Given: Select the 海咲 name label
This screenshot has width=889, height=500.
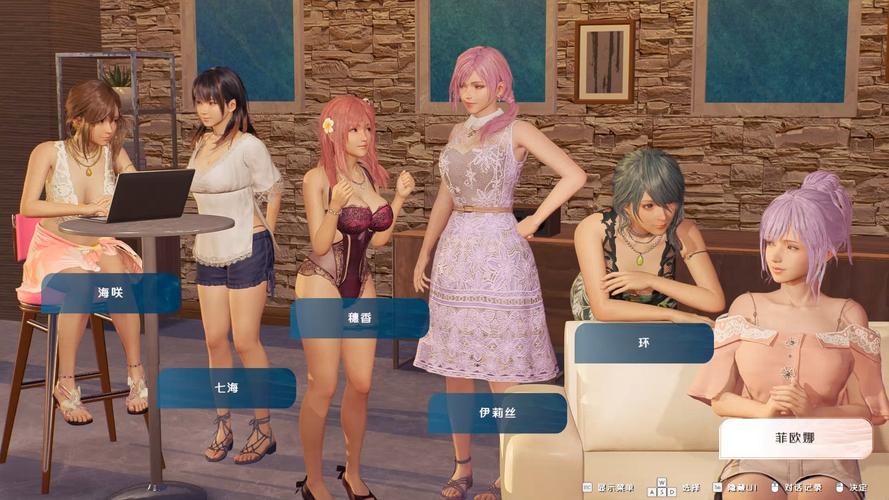Looking at the screenshot, I should [x=110, y=293].
